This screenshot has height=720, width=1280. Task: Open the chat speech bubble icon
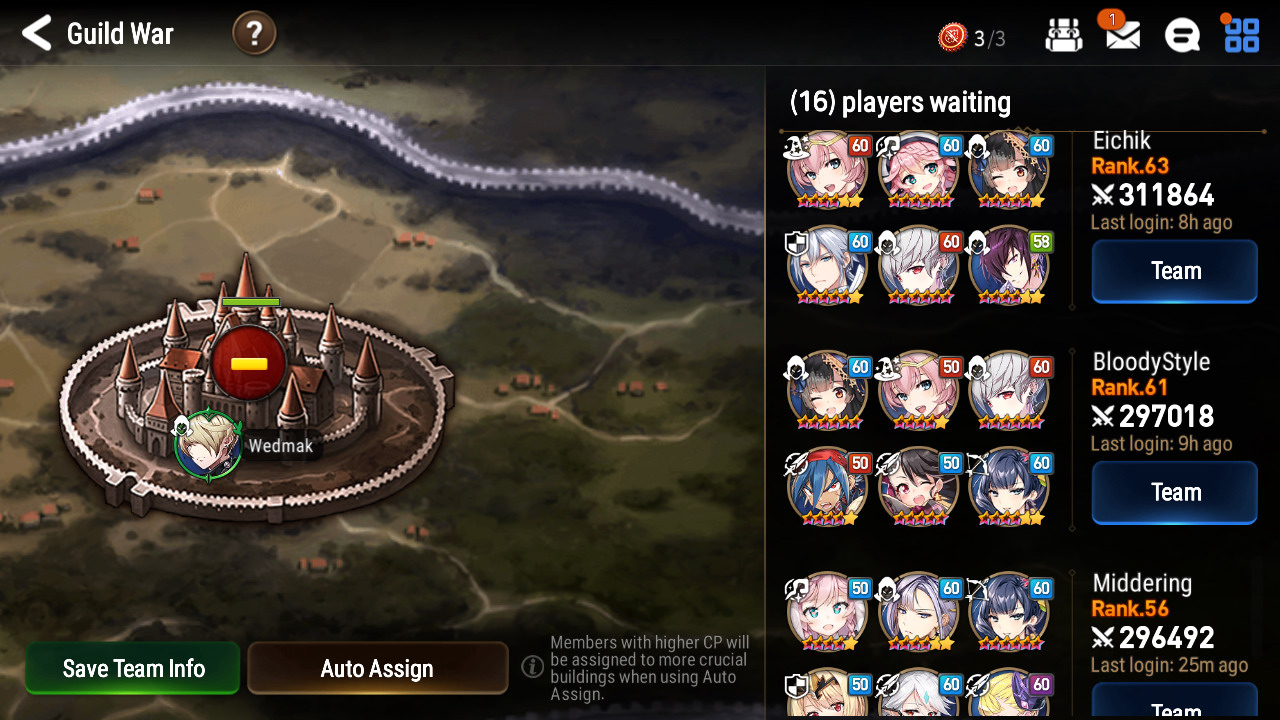[1182, 36]
